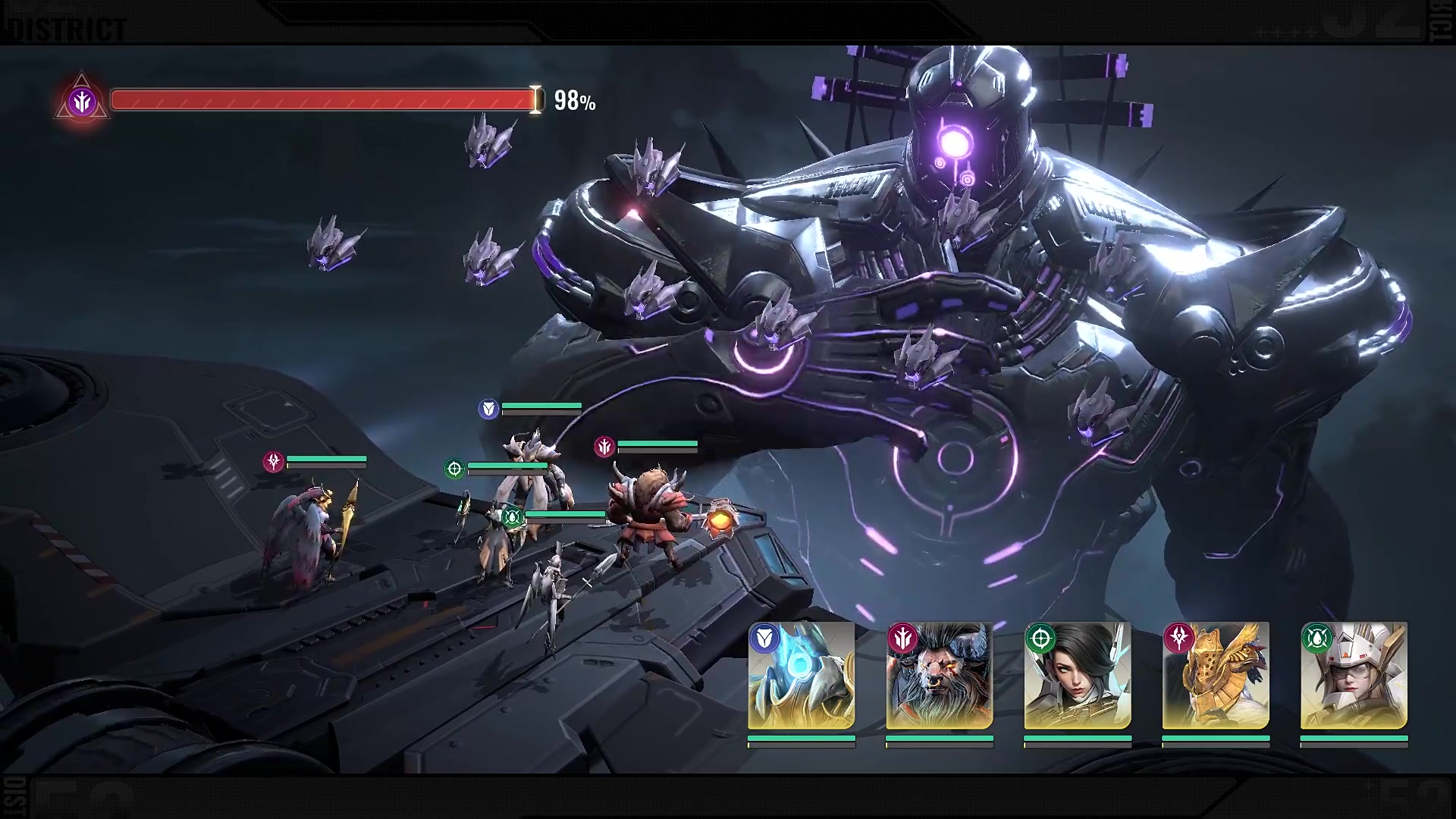Activate the dark-haired woman hero card
Viewport: 1456px width, 819px height.
point(1078,676)
